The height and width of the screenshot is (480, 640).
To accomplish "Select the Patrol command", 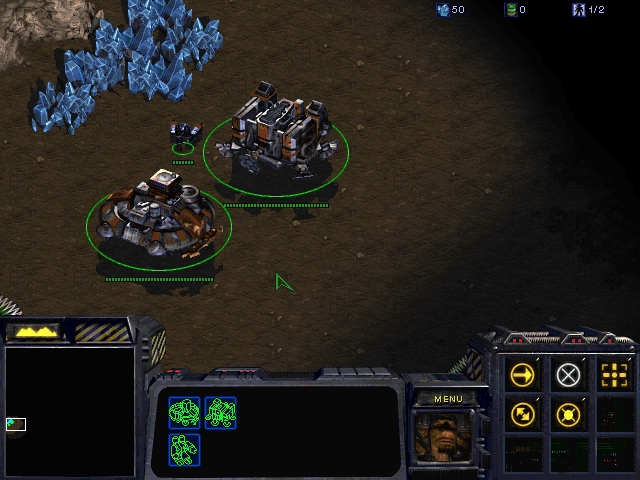I will coord(522,413).
